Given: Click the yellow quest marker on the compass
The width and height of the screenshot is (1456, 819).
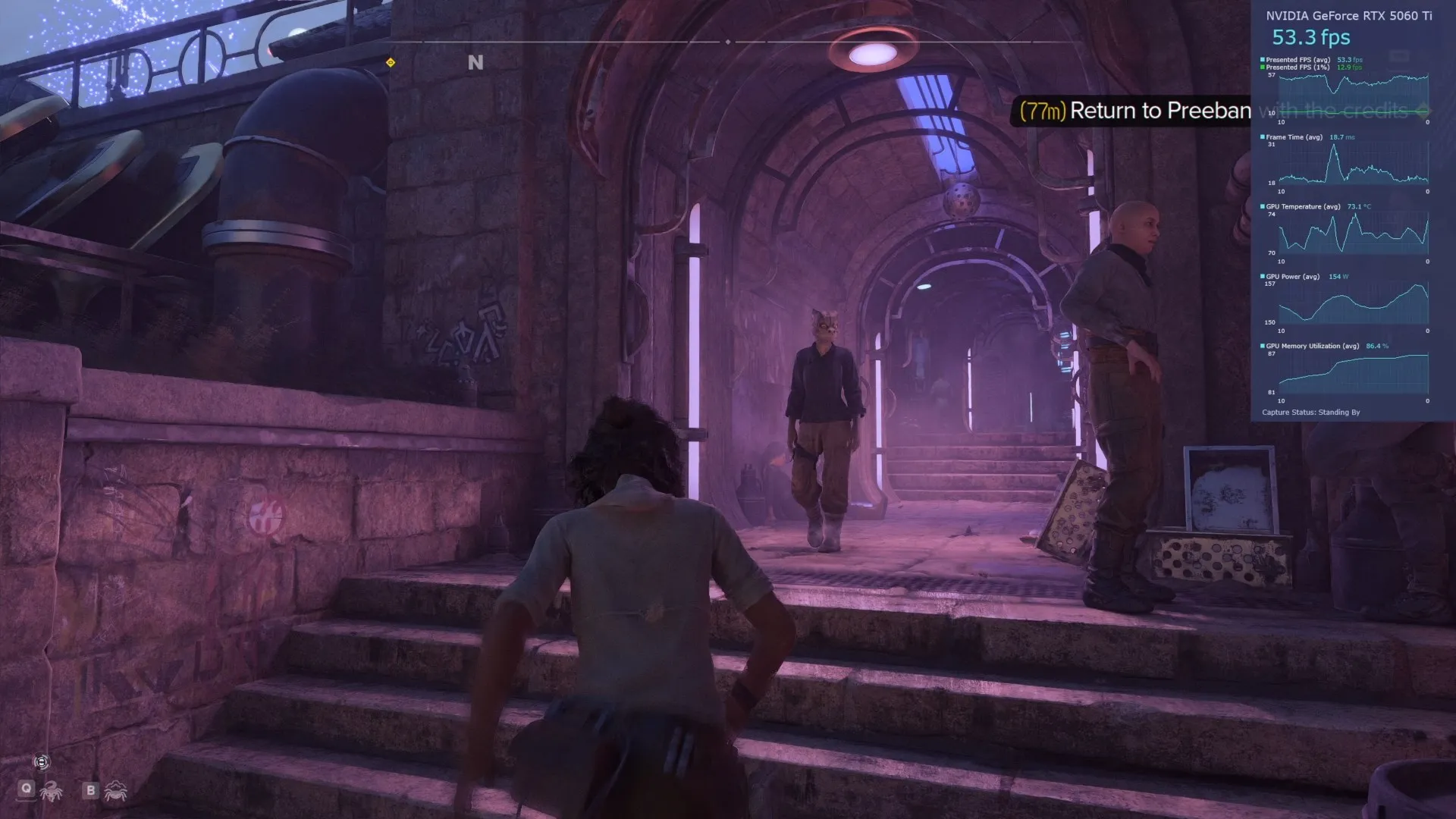Looking at the screenshot, I should click(391, 62).
